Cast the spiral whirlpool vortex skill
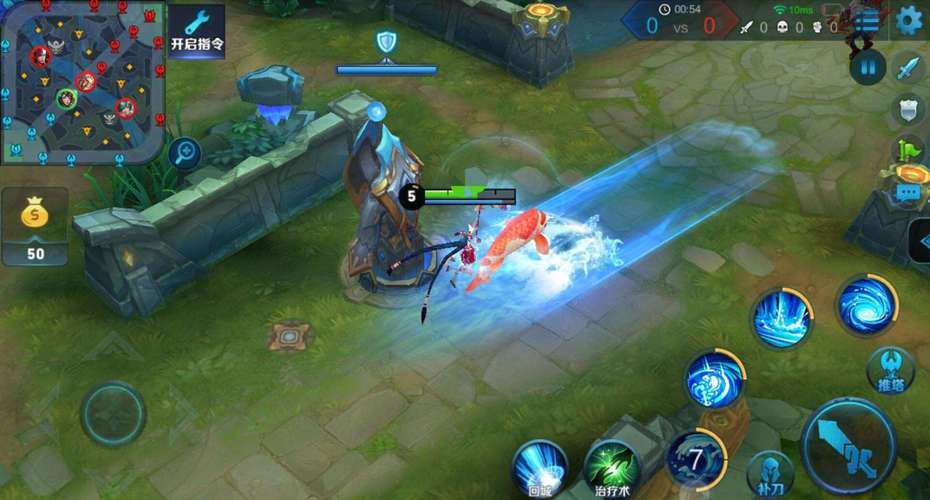 pos(866,305)
